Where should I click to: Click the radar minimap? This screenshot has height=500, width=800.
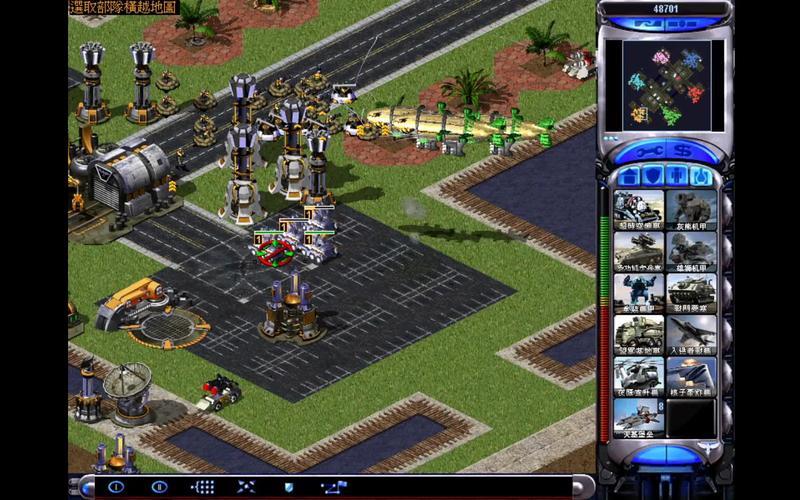[665, 85]
